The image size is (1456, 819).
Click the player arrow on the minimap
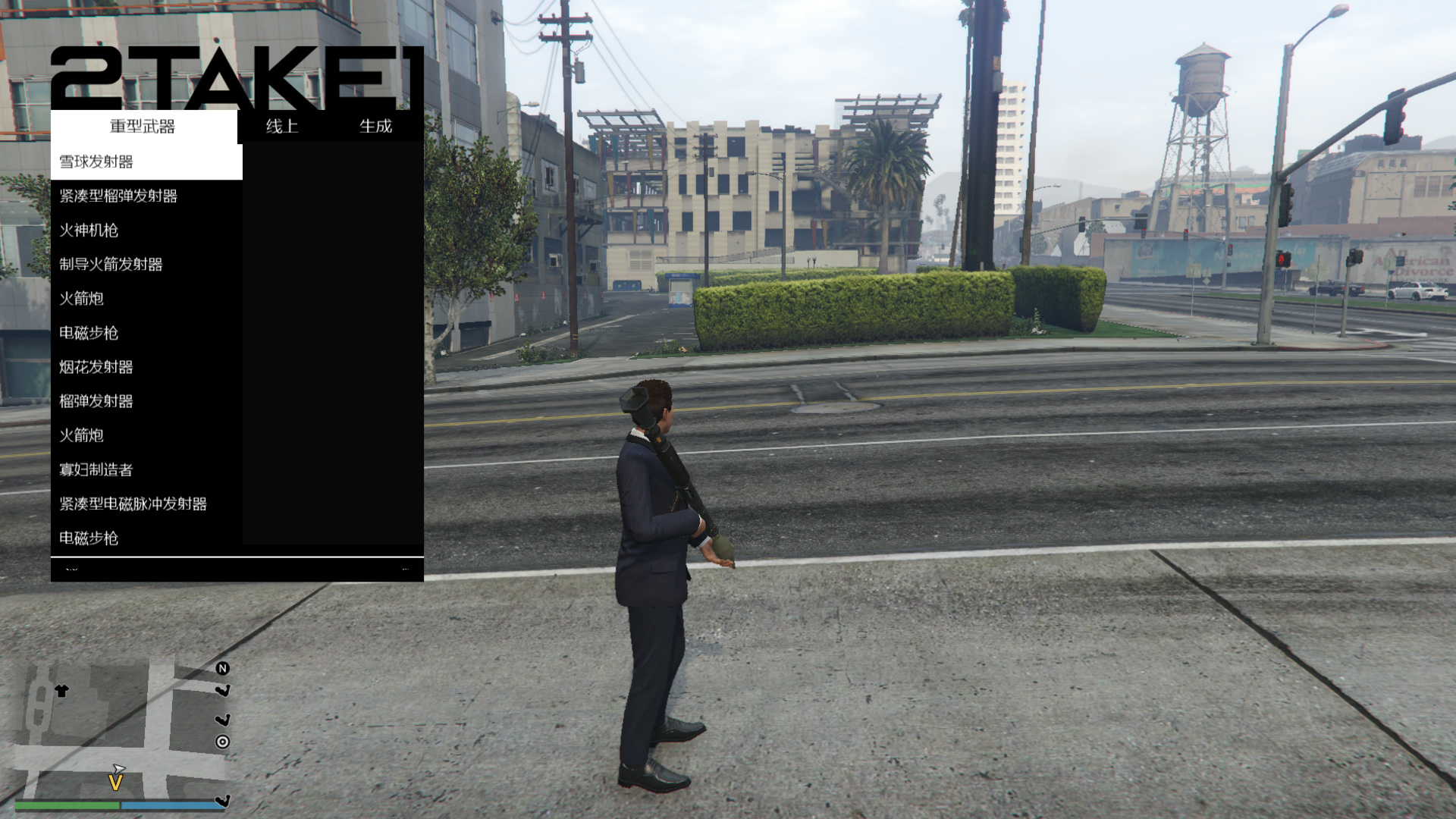[x=118, y=769]
